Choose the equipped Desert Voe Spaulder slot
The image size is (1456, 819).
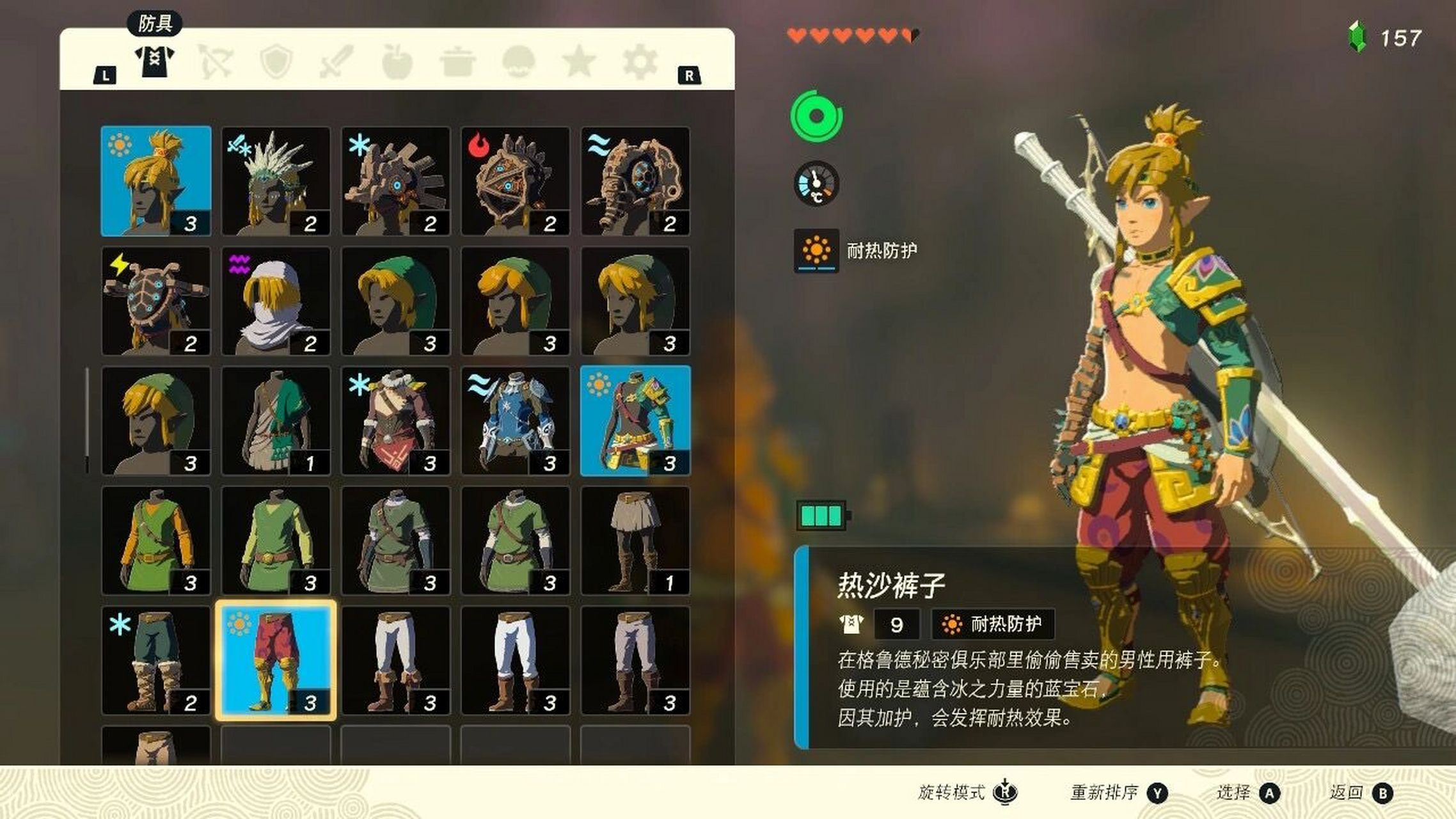635,420
